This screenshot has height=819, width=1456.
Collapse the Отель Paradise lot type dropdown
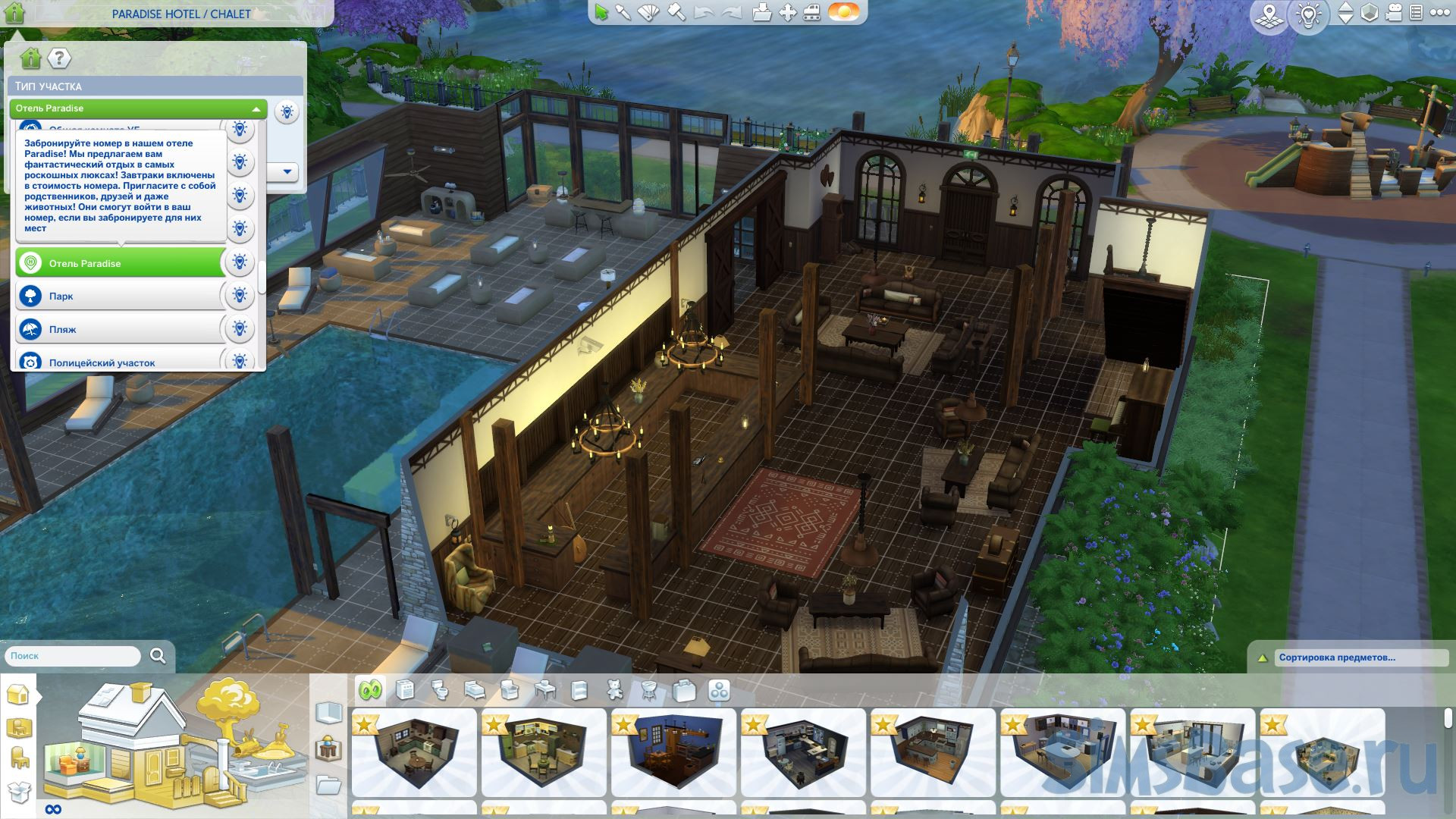pos(256,109)
